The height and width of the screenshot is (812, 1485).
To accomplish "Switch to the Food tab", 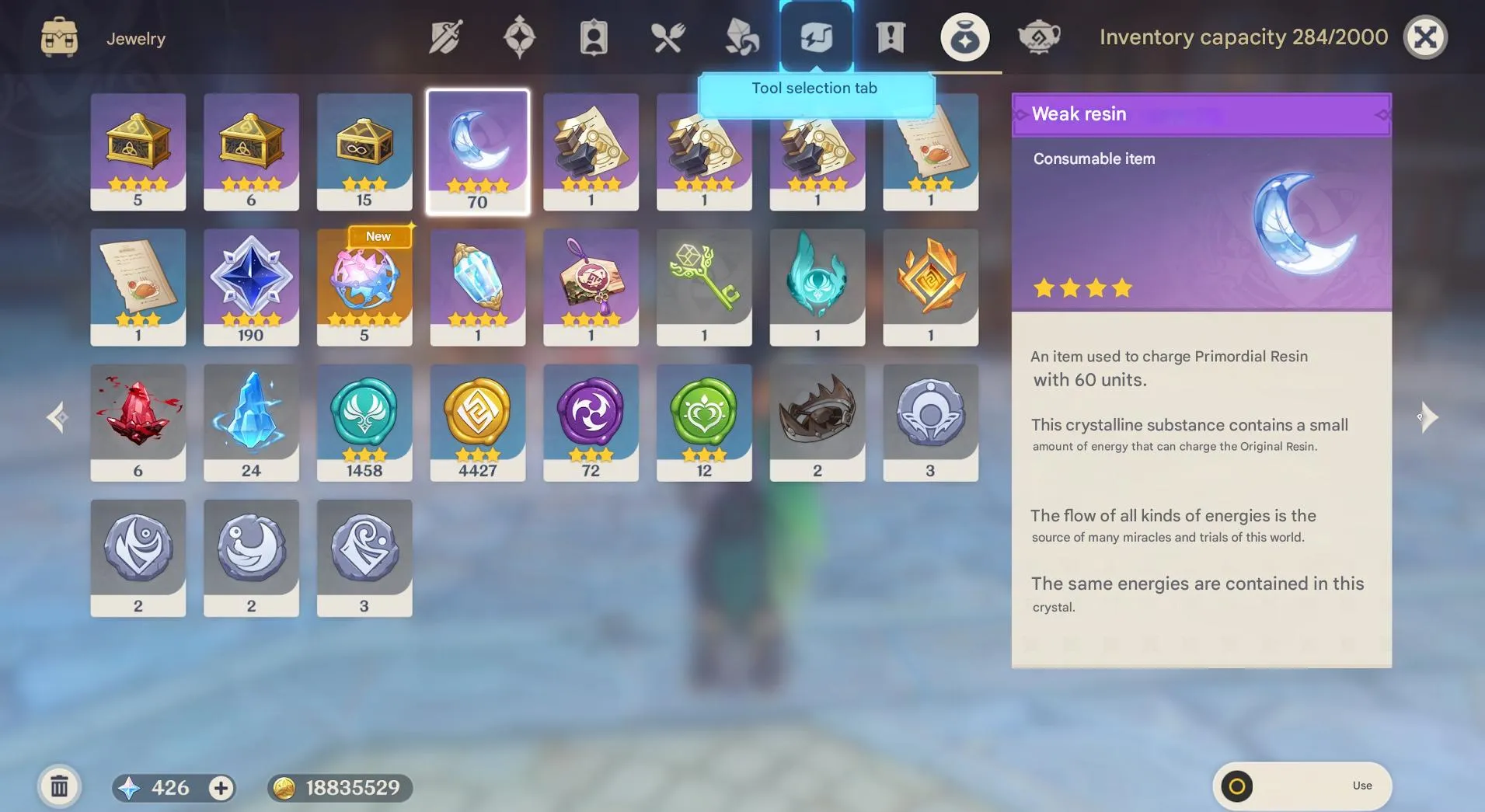I will coord(668,35).
